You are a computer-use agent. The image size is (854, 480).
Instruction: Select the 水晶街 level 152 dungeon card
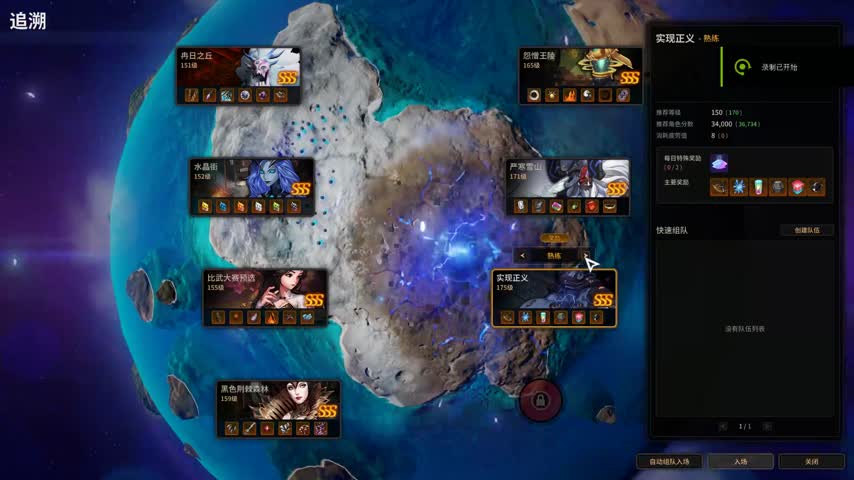(x=252, y=186)
